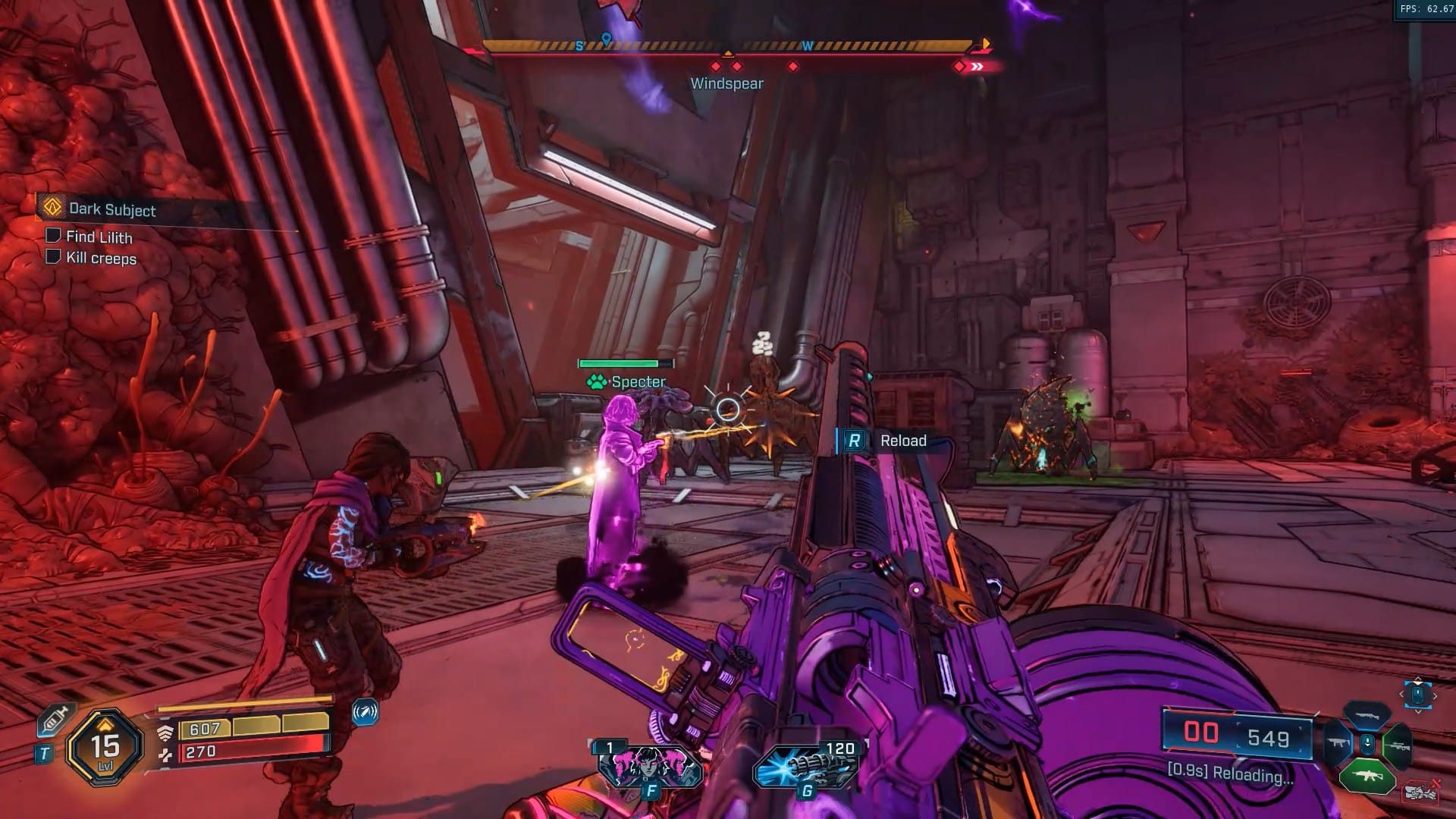Switch to the shotgun weapon slot

1367,714
